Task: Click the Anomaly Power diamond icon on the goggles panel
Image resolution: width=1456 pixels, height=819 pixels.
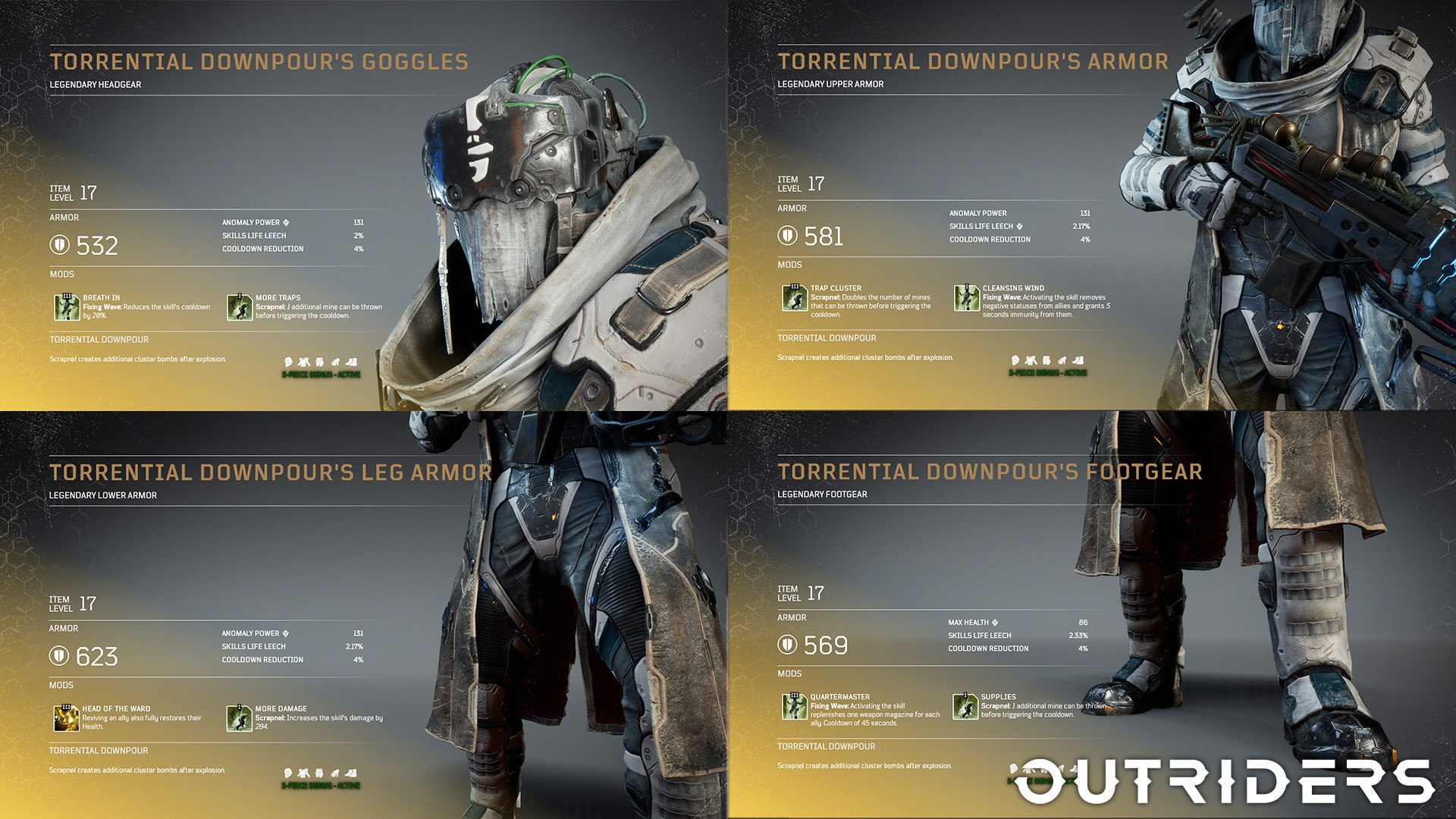Action: pyautogui.click(x=287, y=221)
